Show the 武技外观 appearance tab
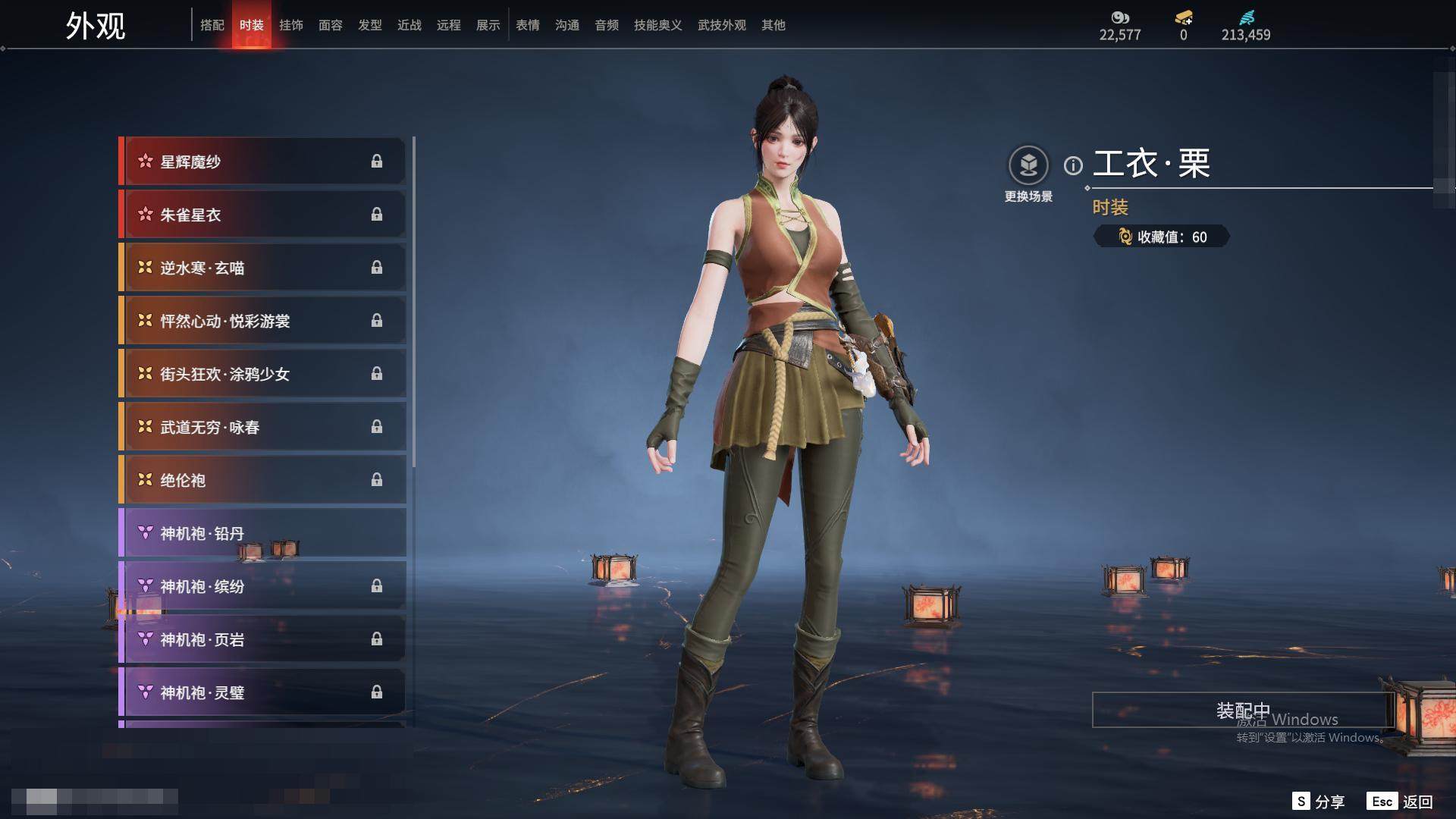Screen dimensions: 1456x819 click(722, 25)
